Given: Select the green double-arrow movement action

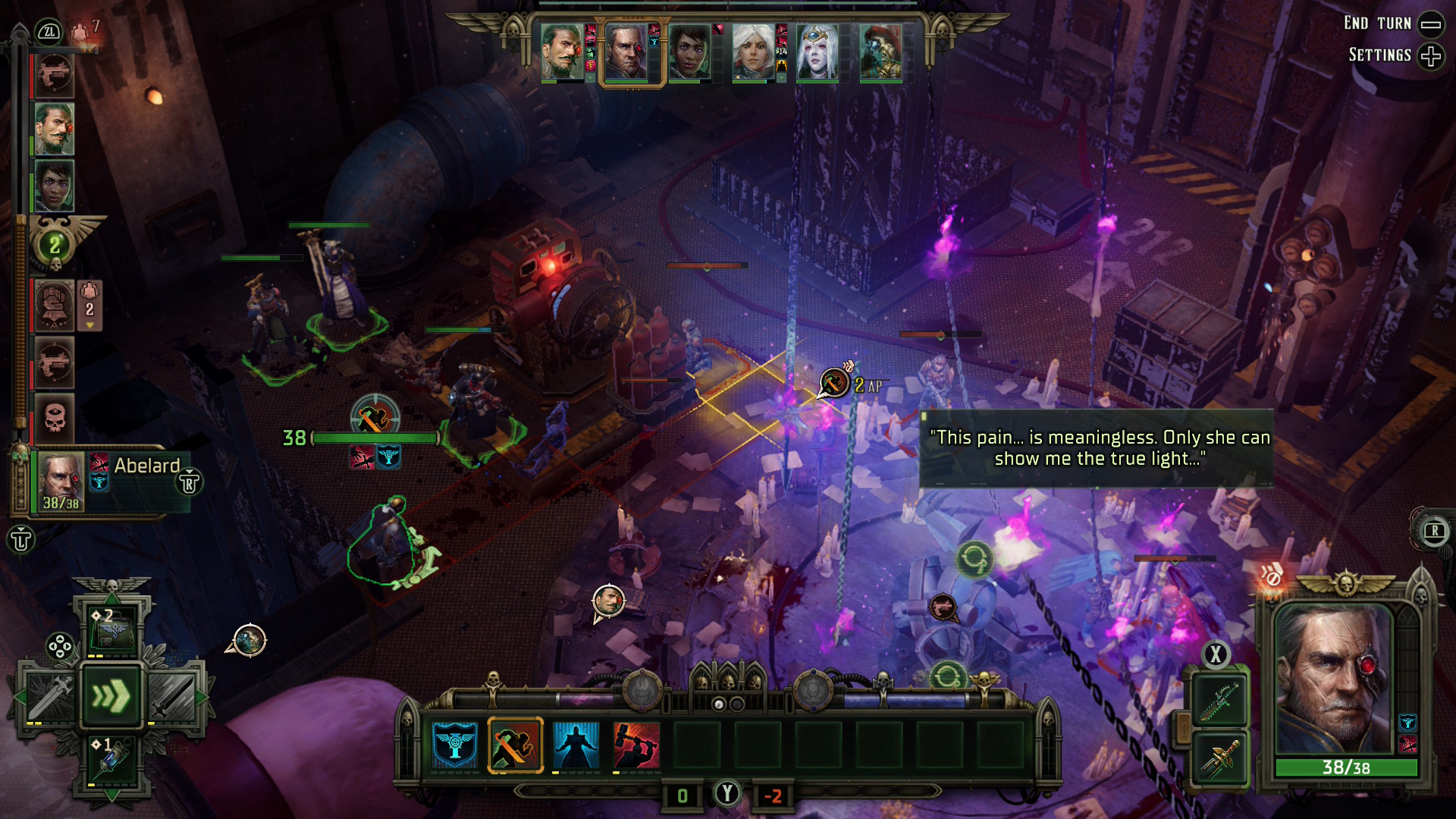Looking at the screenshot, I should 111,695.
